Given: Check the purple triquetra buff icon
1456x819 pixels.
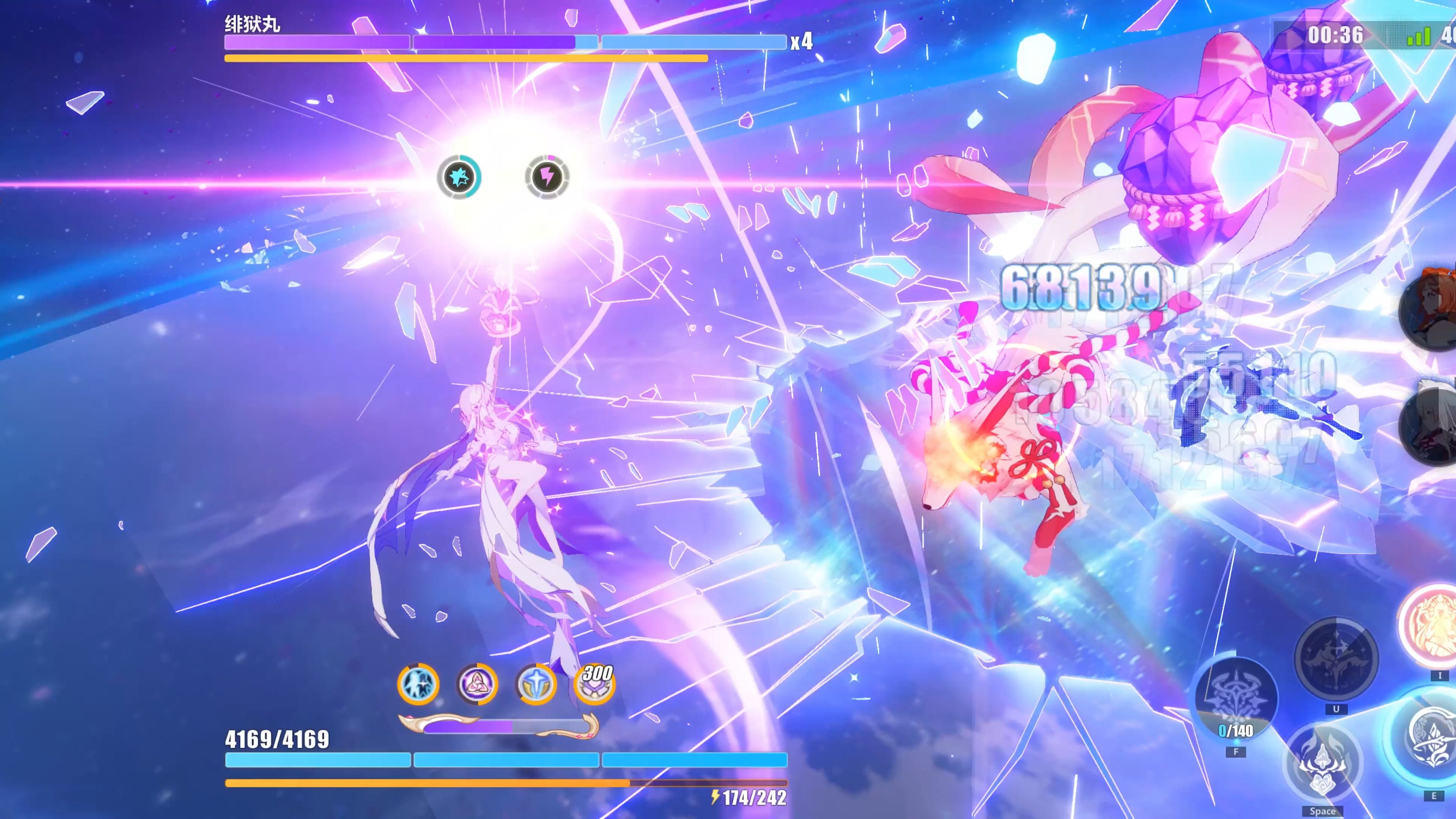Looking at the screenshot, I should [x=477, y=684].
